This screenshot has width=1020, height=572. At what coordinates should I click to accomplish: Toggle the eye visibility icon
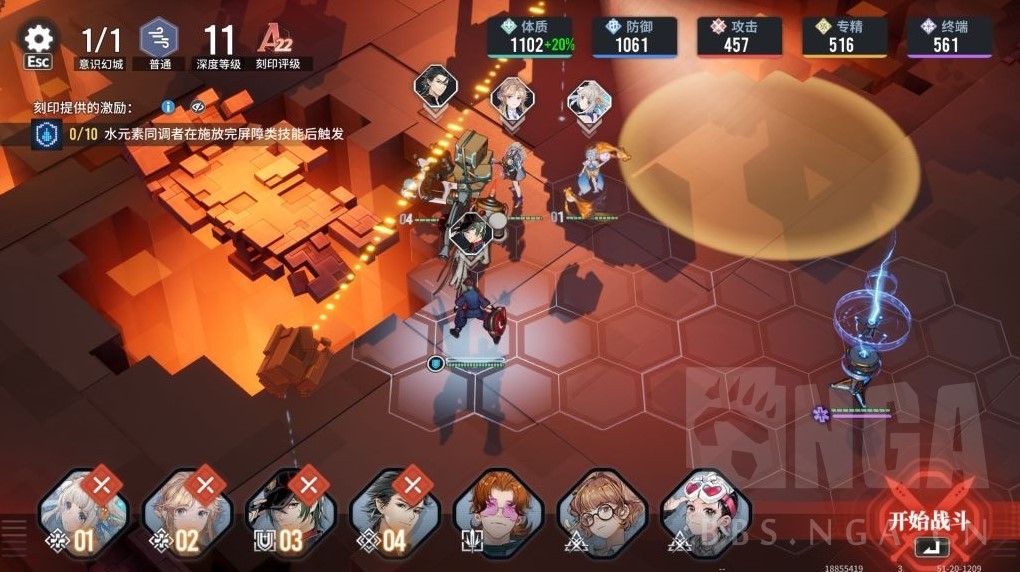[198, 107]
